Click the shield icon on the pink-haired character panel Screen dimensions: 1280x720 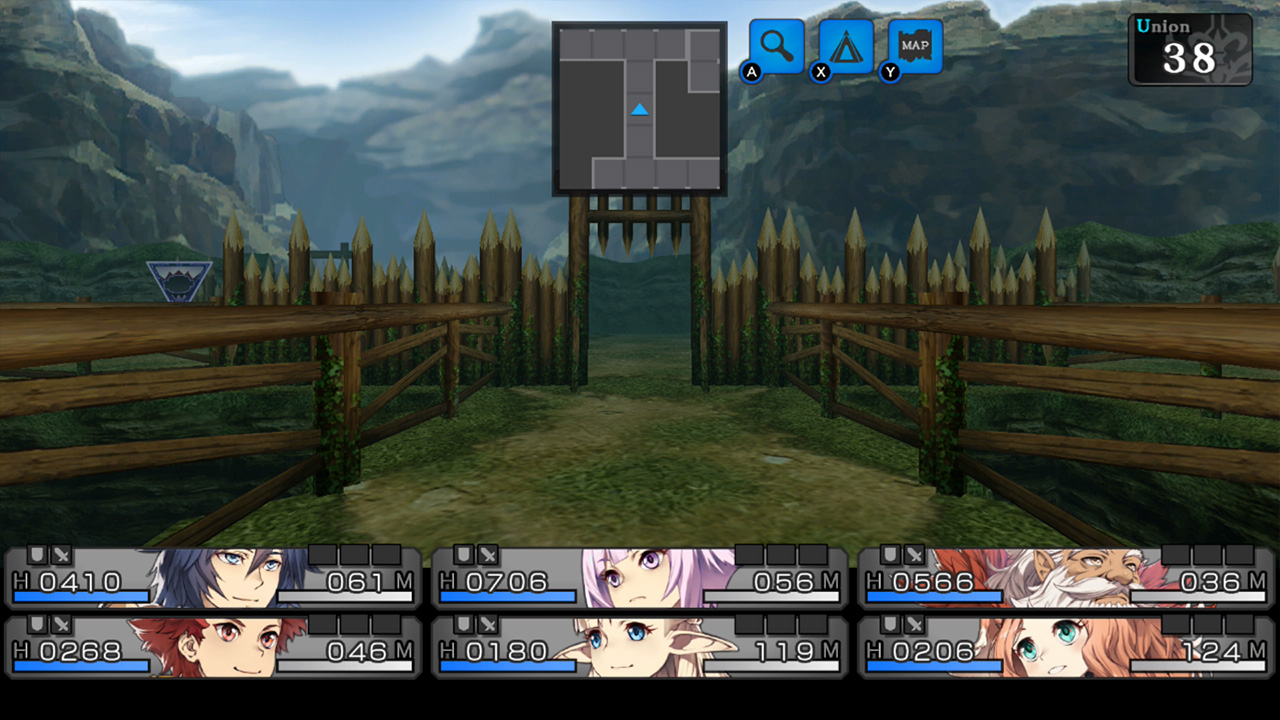point(463,555)
